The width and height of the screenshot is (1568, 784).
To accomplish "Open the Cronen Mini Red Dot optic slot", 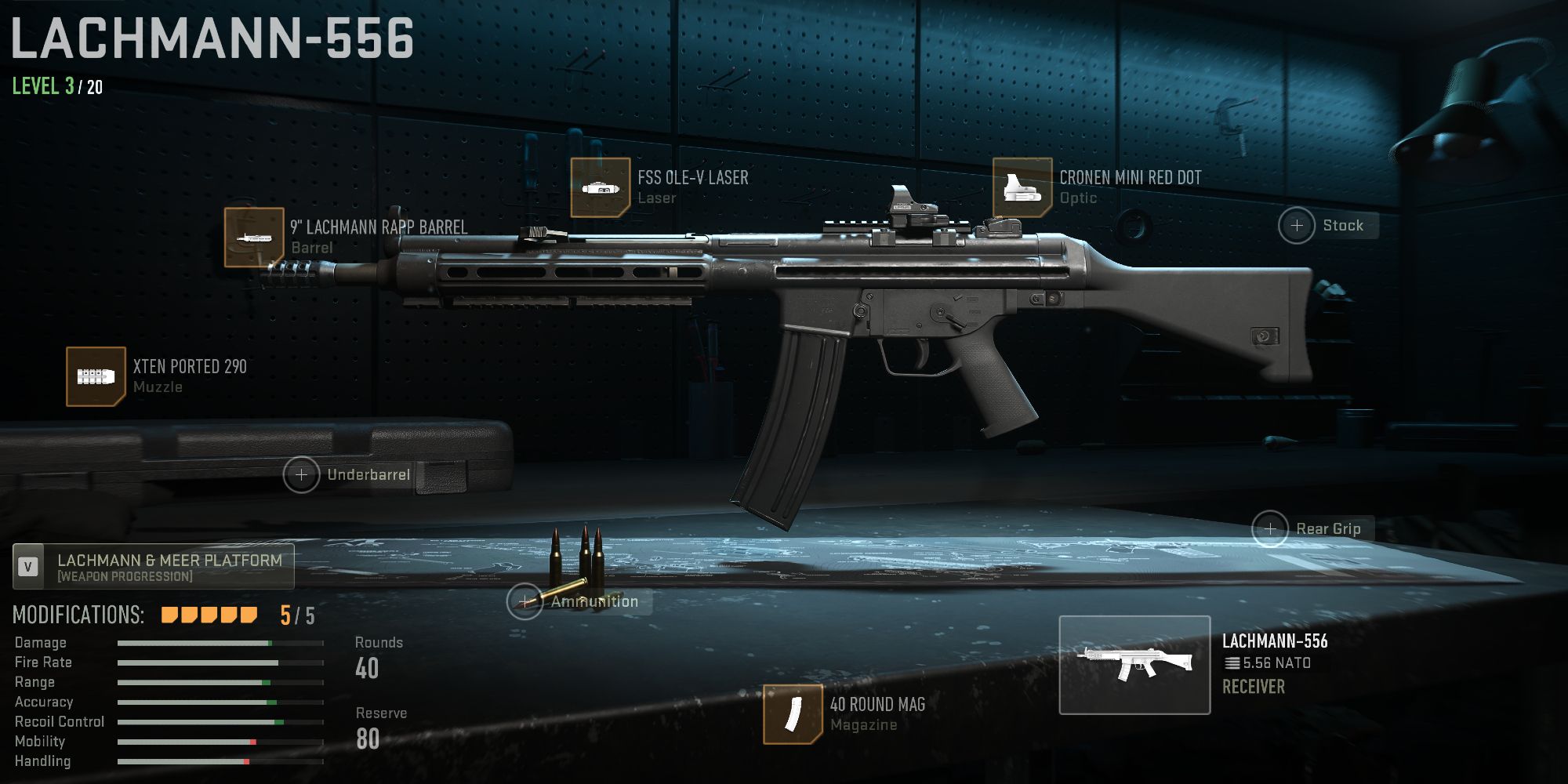I will (x=1022, y=187).
